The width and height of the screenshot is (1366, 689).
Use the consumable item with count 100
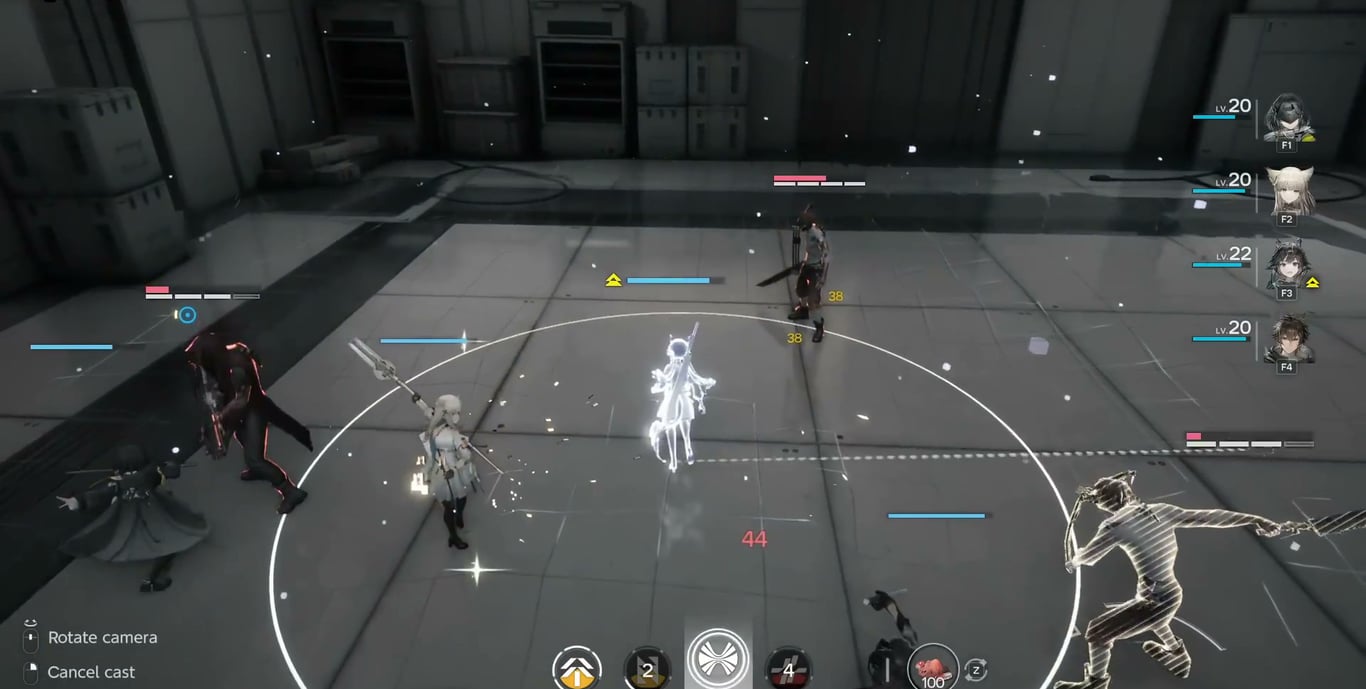pyautogui.click(x=933, y=668)
